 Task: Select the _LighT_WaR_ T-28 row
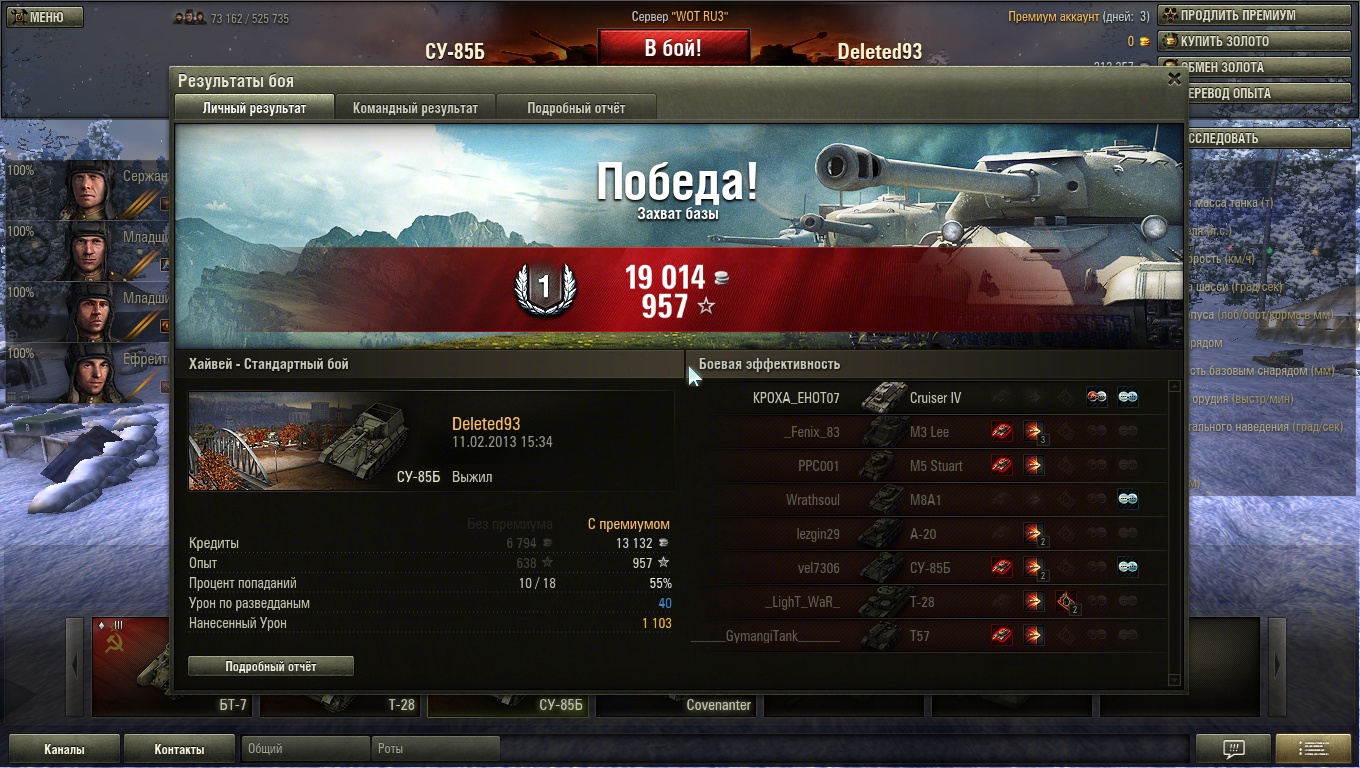(930, 602)
